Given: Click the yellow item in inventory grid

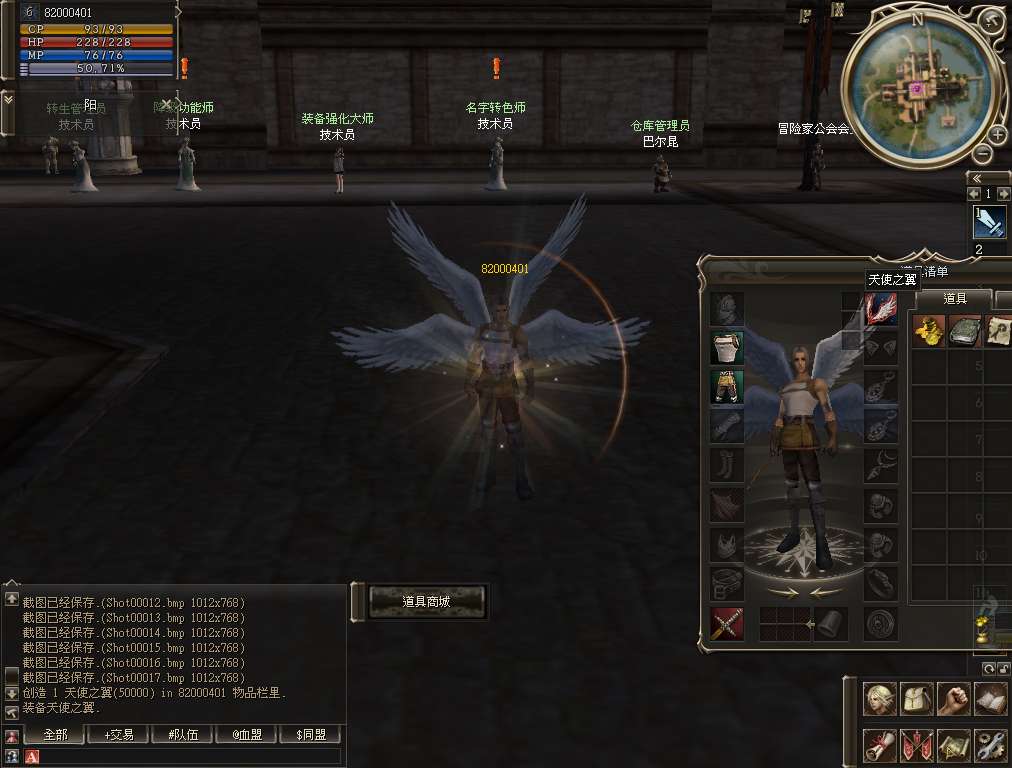Looking at the screenshot, I should (x=929, y=330).
